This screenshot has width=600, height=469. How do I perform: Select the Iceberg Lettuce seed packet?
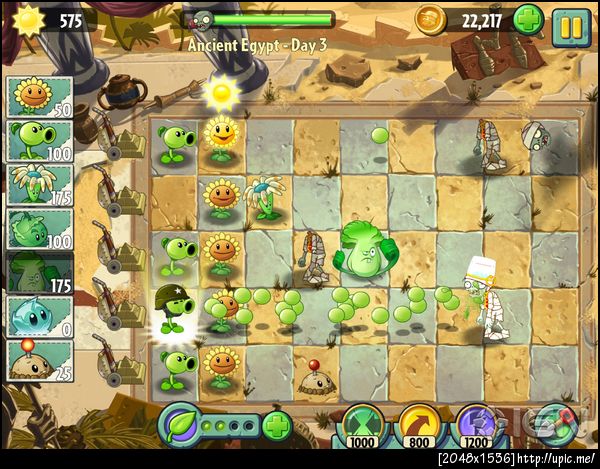pyautogui.click(x=40, y=317)
